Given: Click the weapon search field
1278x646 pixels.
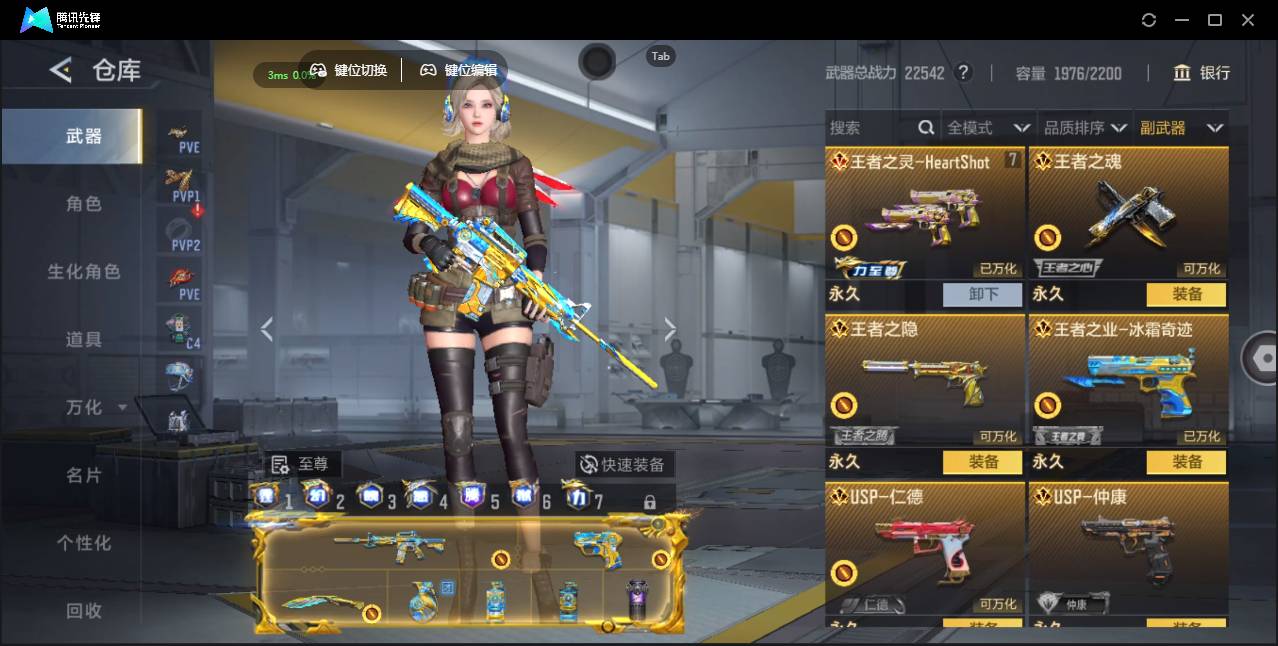Looking at the screenshot, I should coord(870,128).
